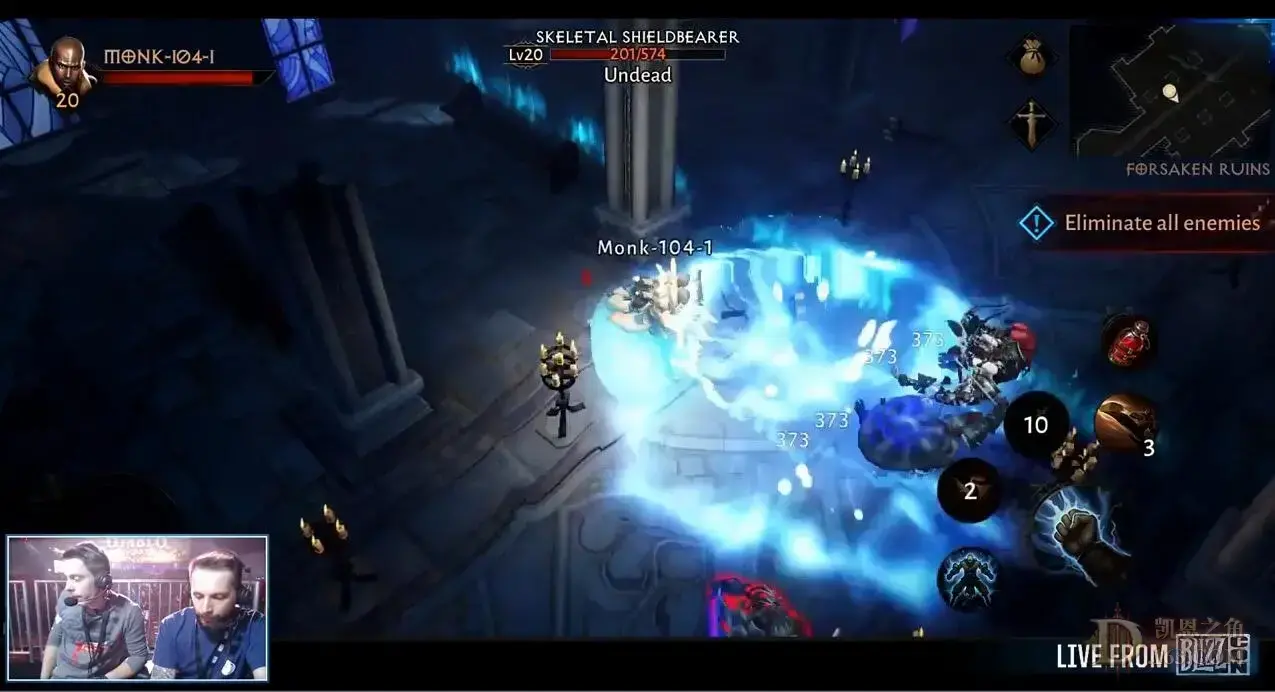The image size is (1275, 692).
Task: Activate the glowing blue monk stance skill
Action: click(968, 579)
